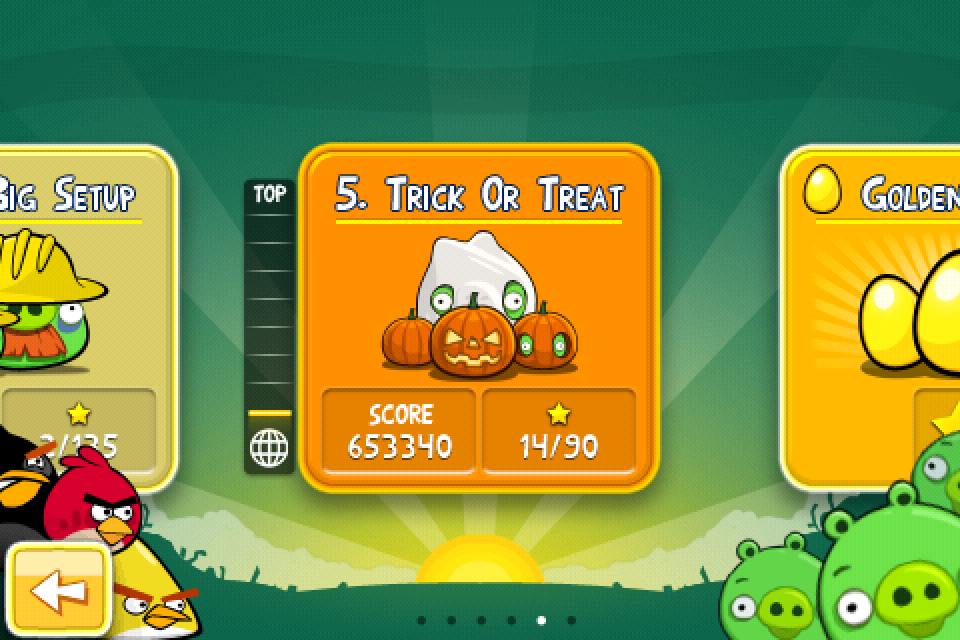Go back with the arrow button
Viewport: 960px width, 640px height.
[58, 591]
